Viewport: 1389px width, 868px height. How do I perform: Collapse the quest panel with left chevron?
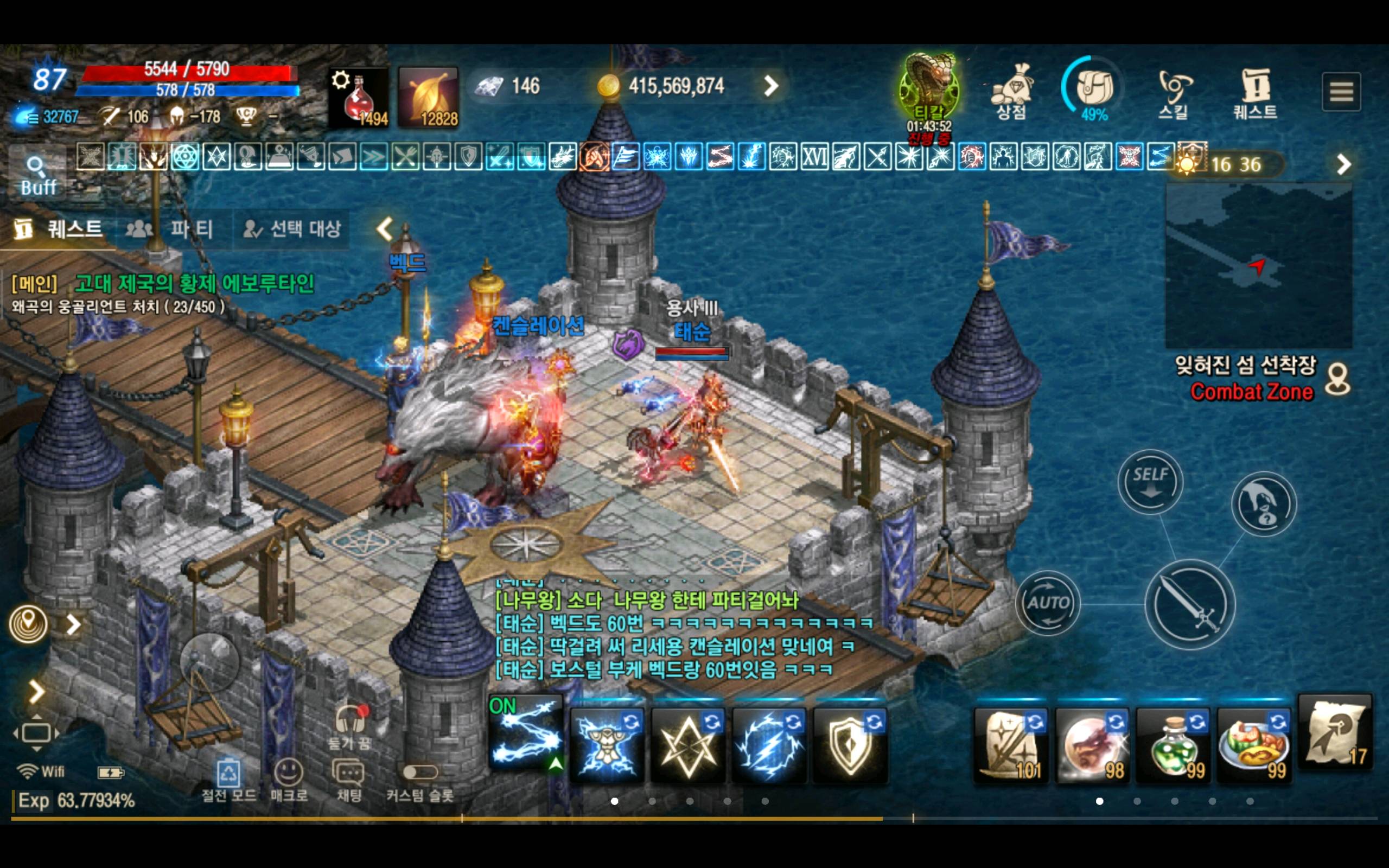384,228
